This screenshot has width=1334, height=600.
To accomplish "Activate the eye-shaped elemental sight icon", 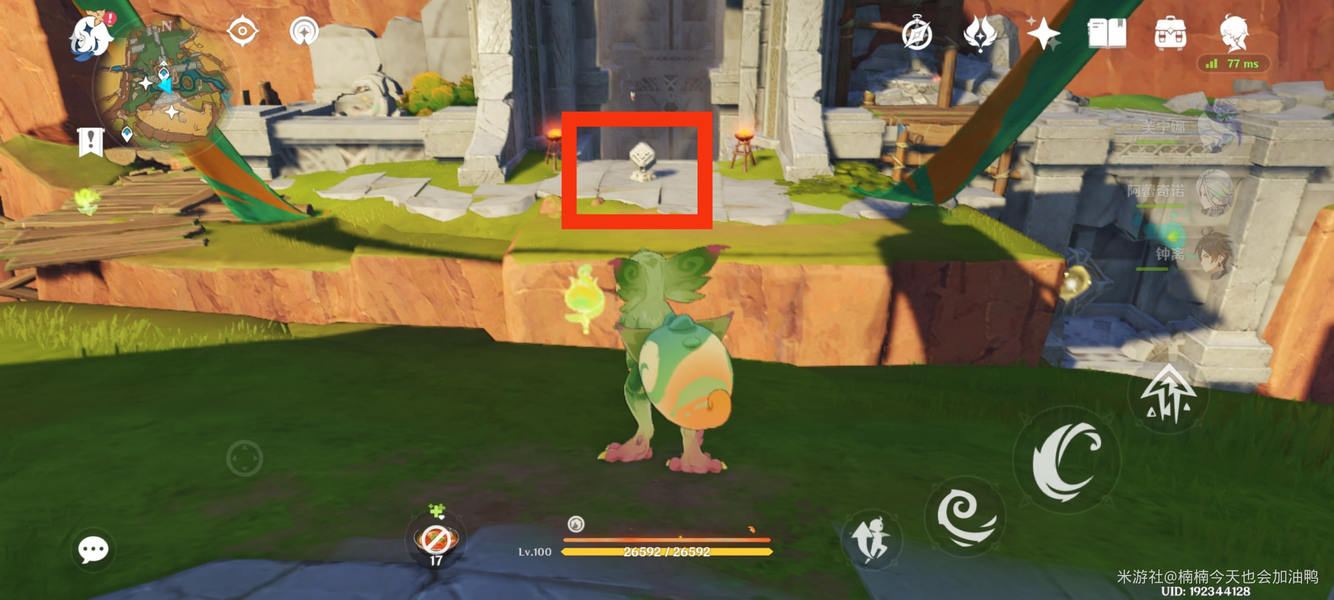I will tap(242, 32).
